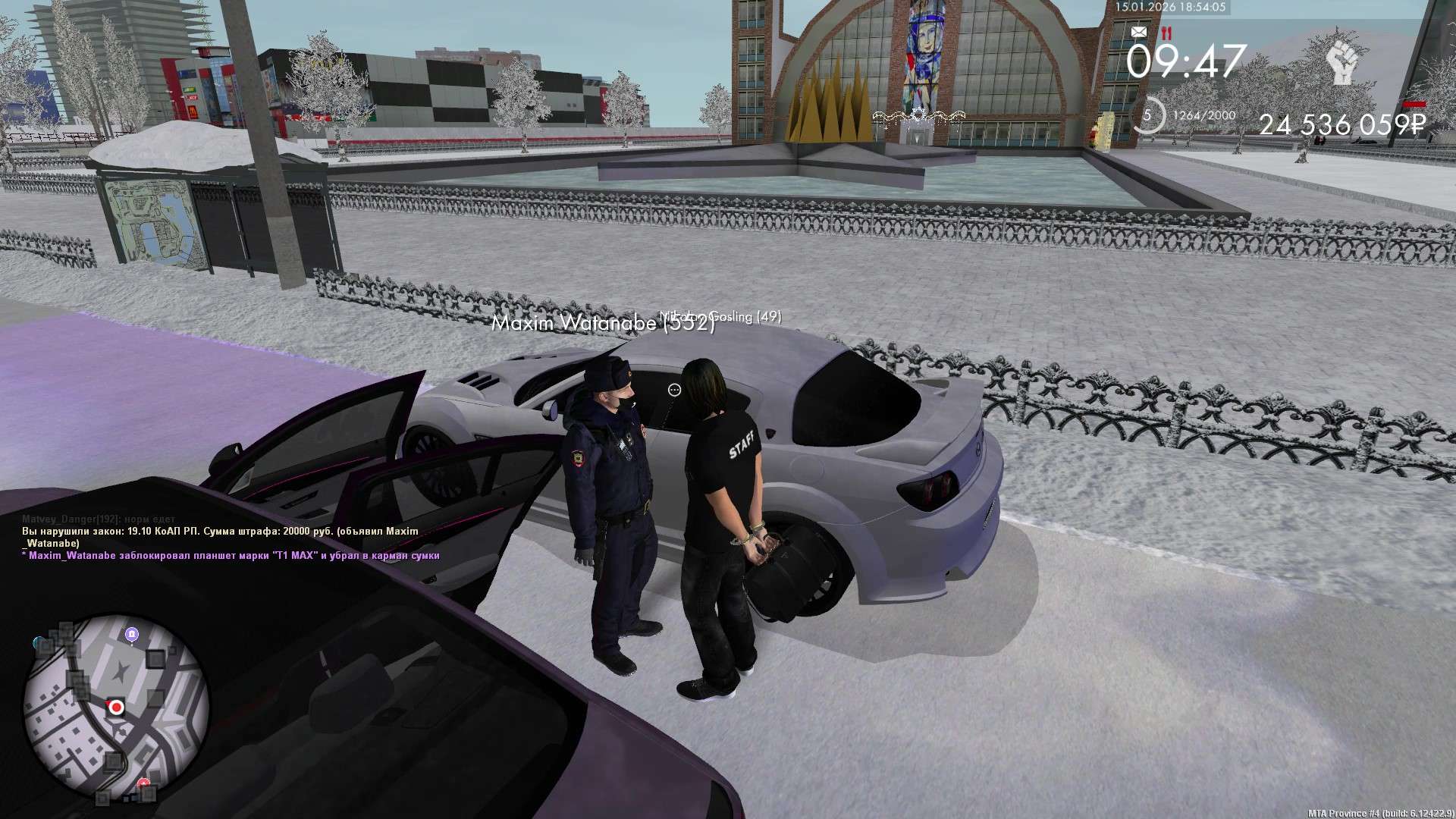Open the envelope mail notification icon

(1138, 32)
